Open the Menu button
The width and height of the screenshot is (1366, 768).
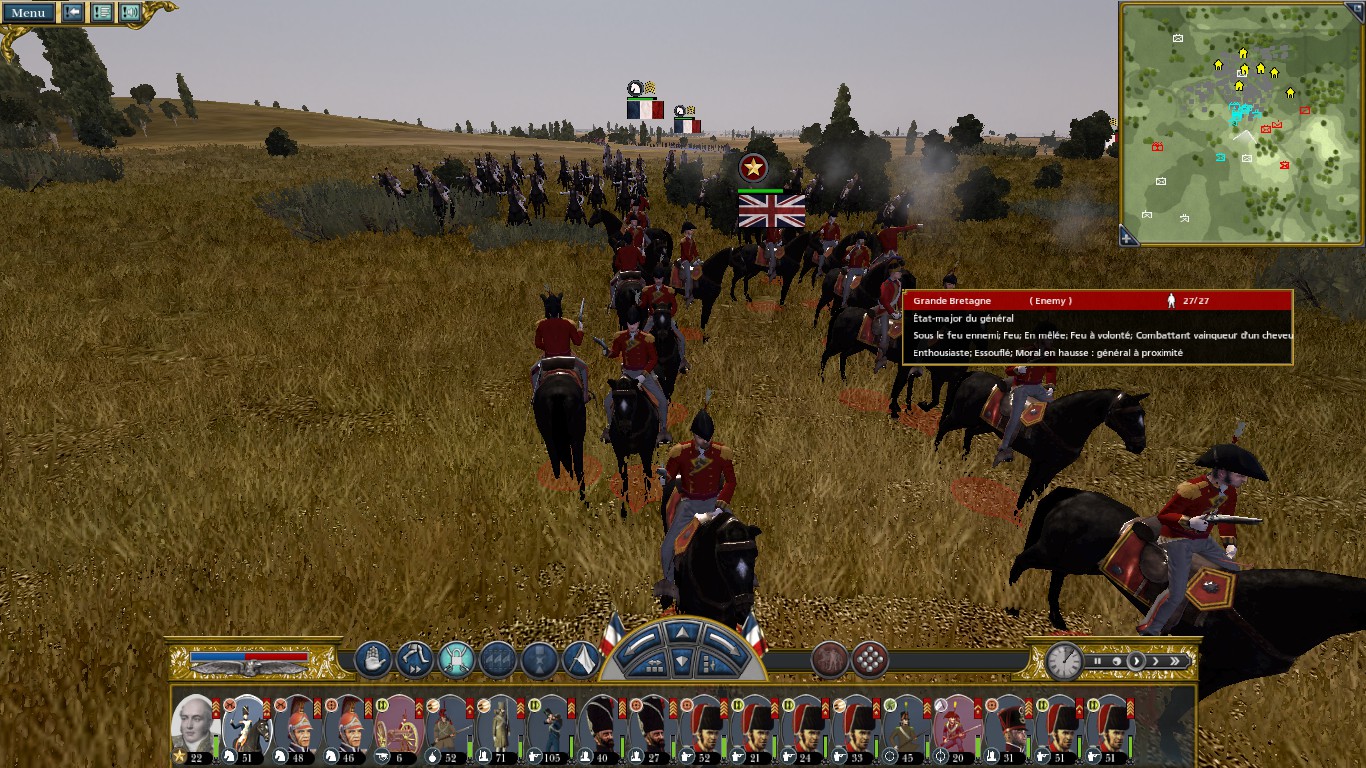[28, 12]
